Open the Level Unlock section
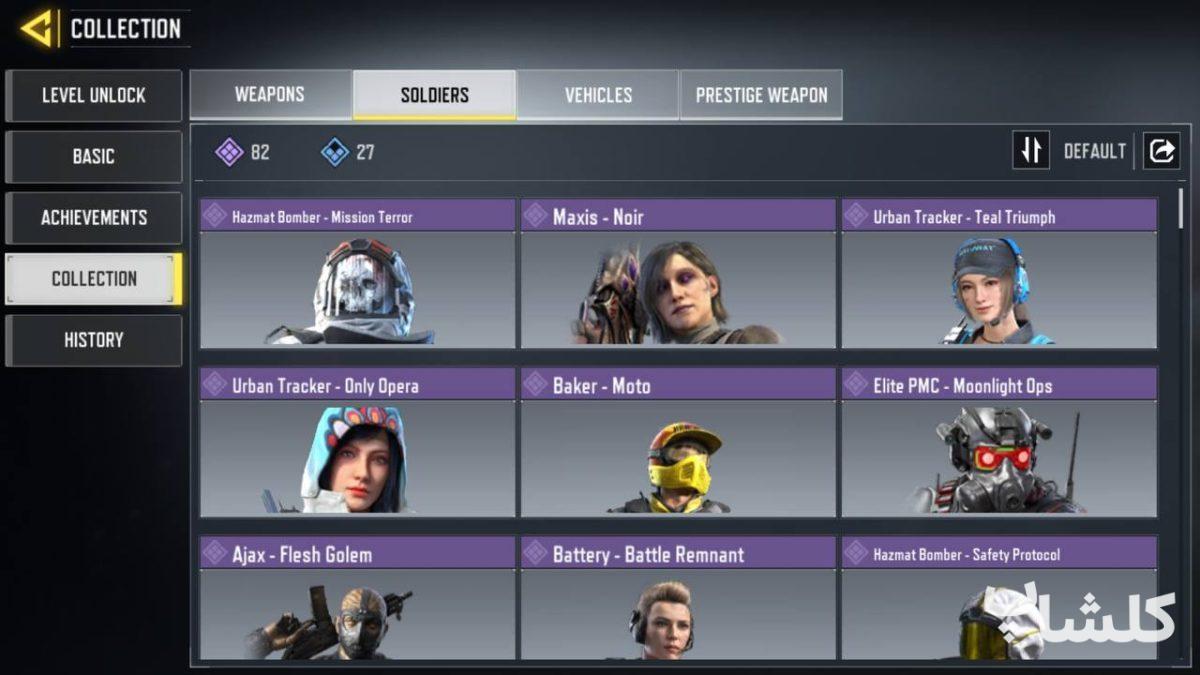This screenshot has width=1200, height=675. point(93,96)
